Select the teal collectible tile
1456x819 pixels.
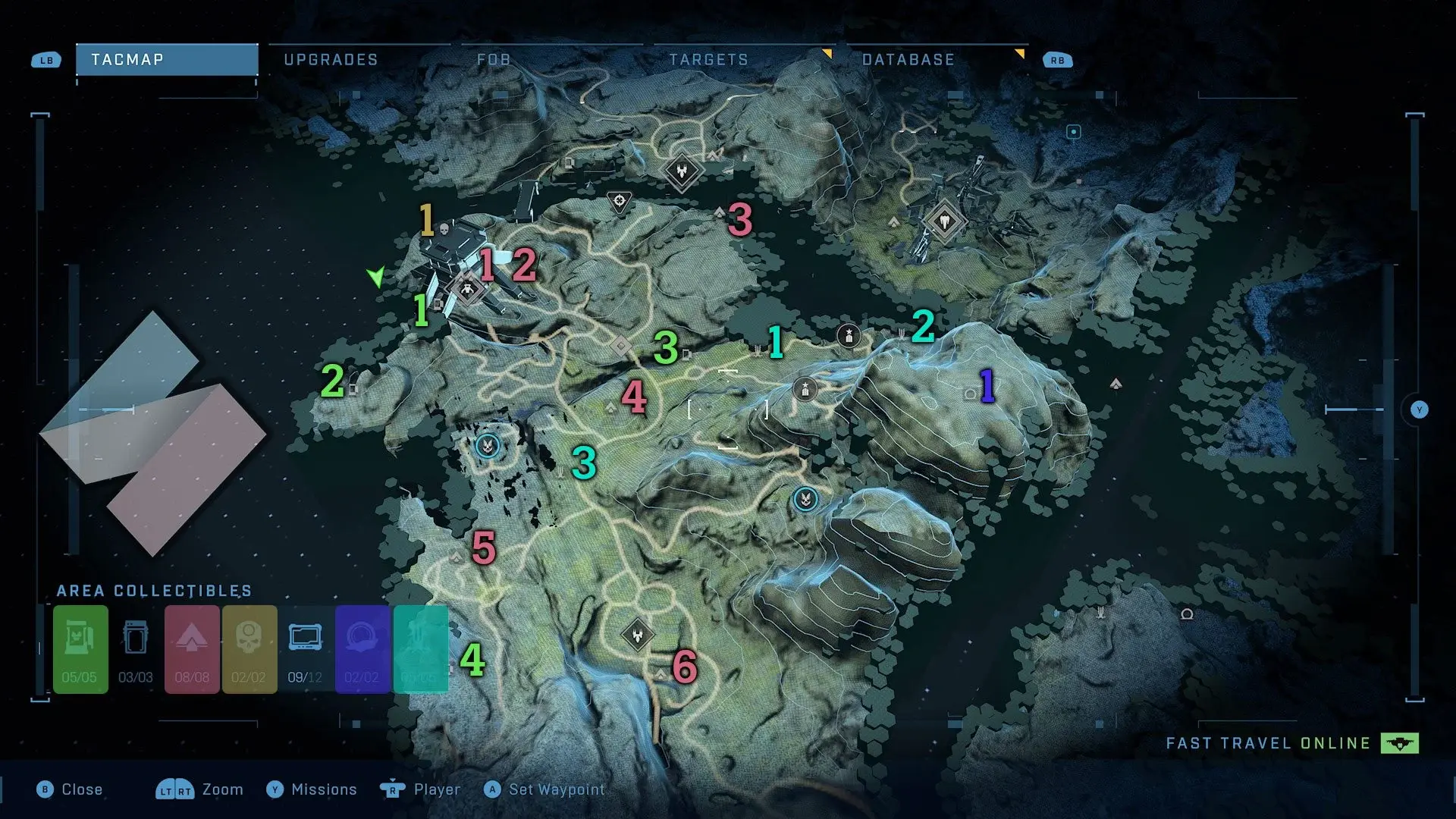[x=420, y=649]
